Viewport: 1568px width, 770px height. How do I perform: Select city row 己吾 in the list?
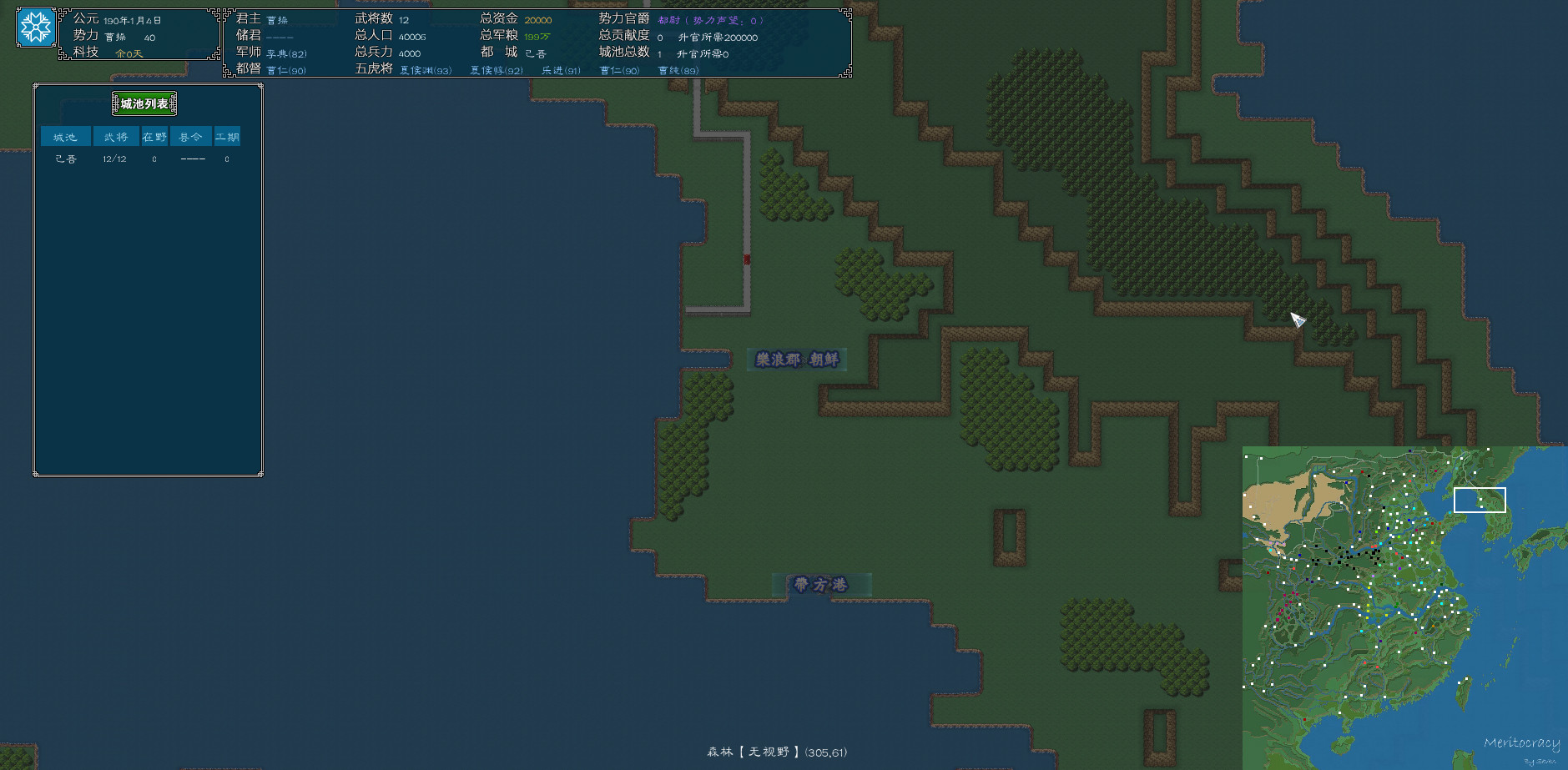tap(65, 159)
